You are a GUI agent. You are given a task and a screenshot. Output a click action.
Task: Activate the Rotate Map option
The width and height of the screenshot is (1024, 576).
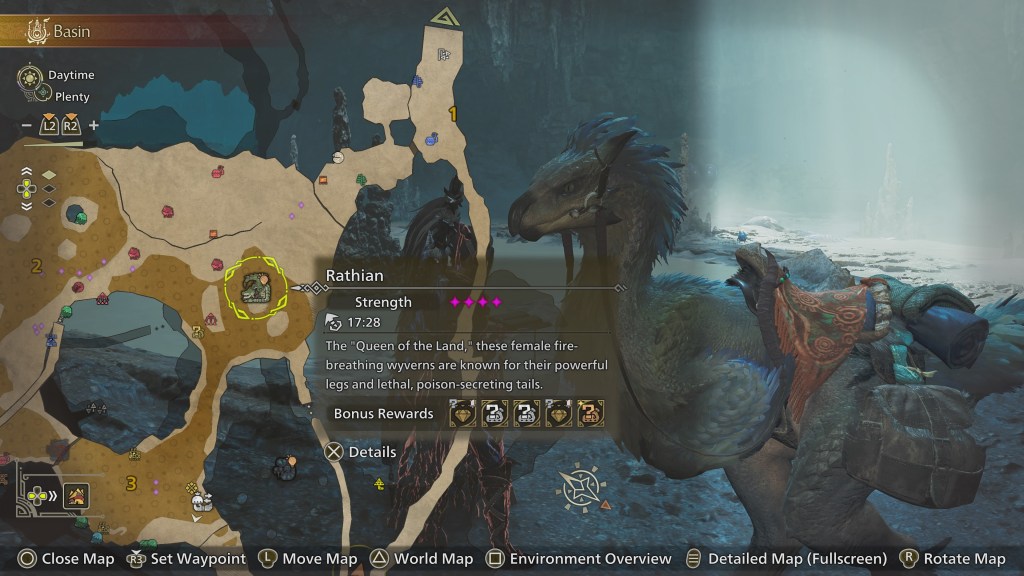pyautogui.click(x=952, y=559)
